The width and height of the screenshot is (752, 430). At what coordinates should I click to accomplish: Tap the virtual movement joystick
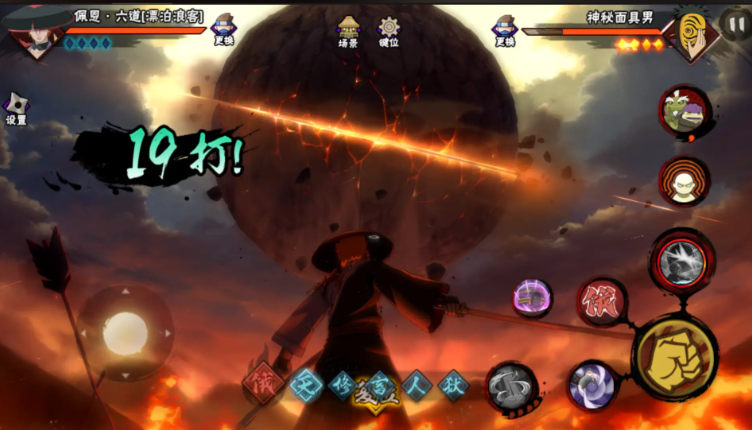click(125, 332)
